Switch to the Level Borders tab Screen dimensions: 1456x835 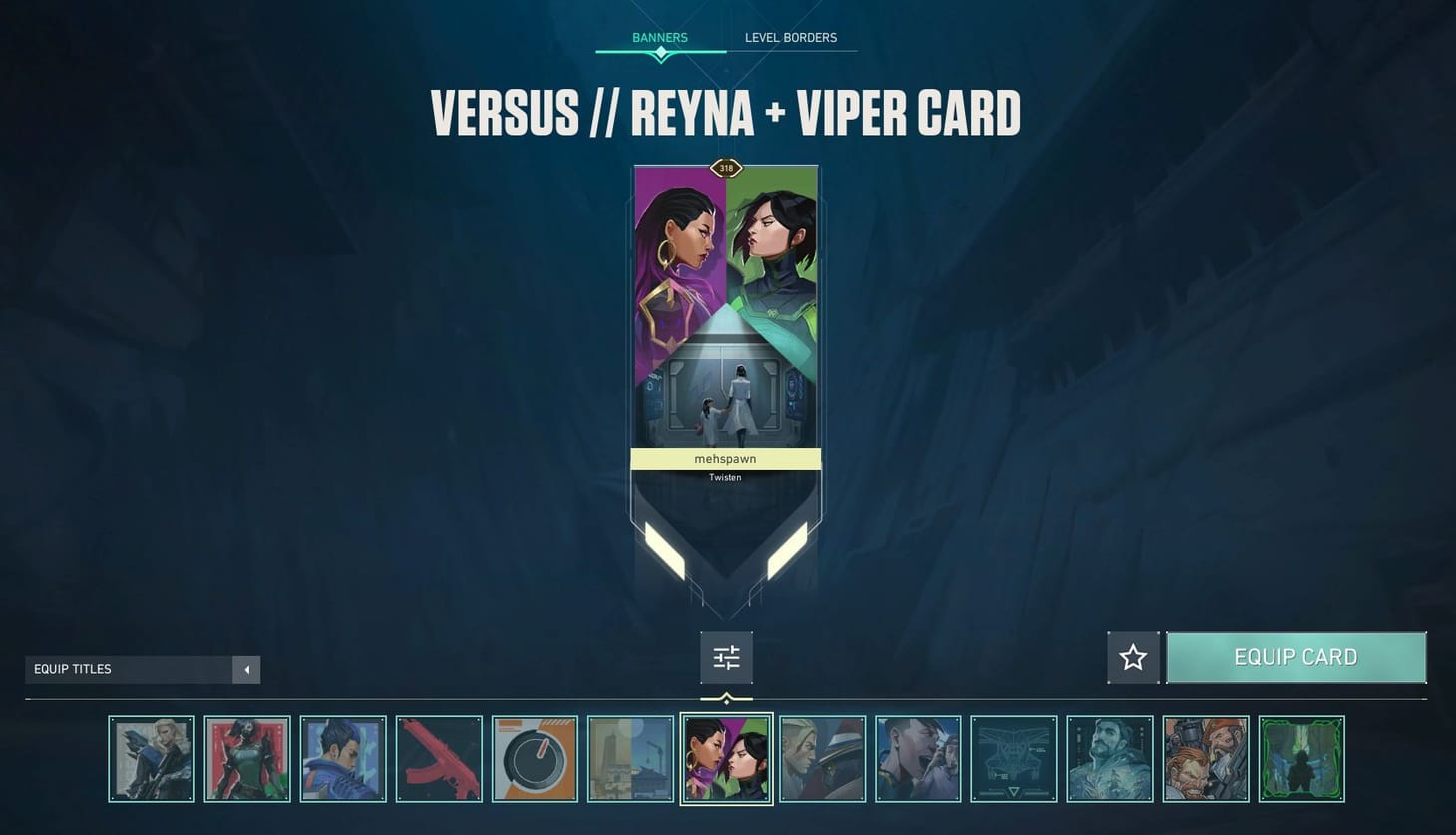(790, 37)
